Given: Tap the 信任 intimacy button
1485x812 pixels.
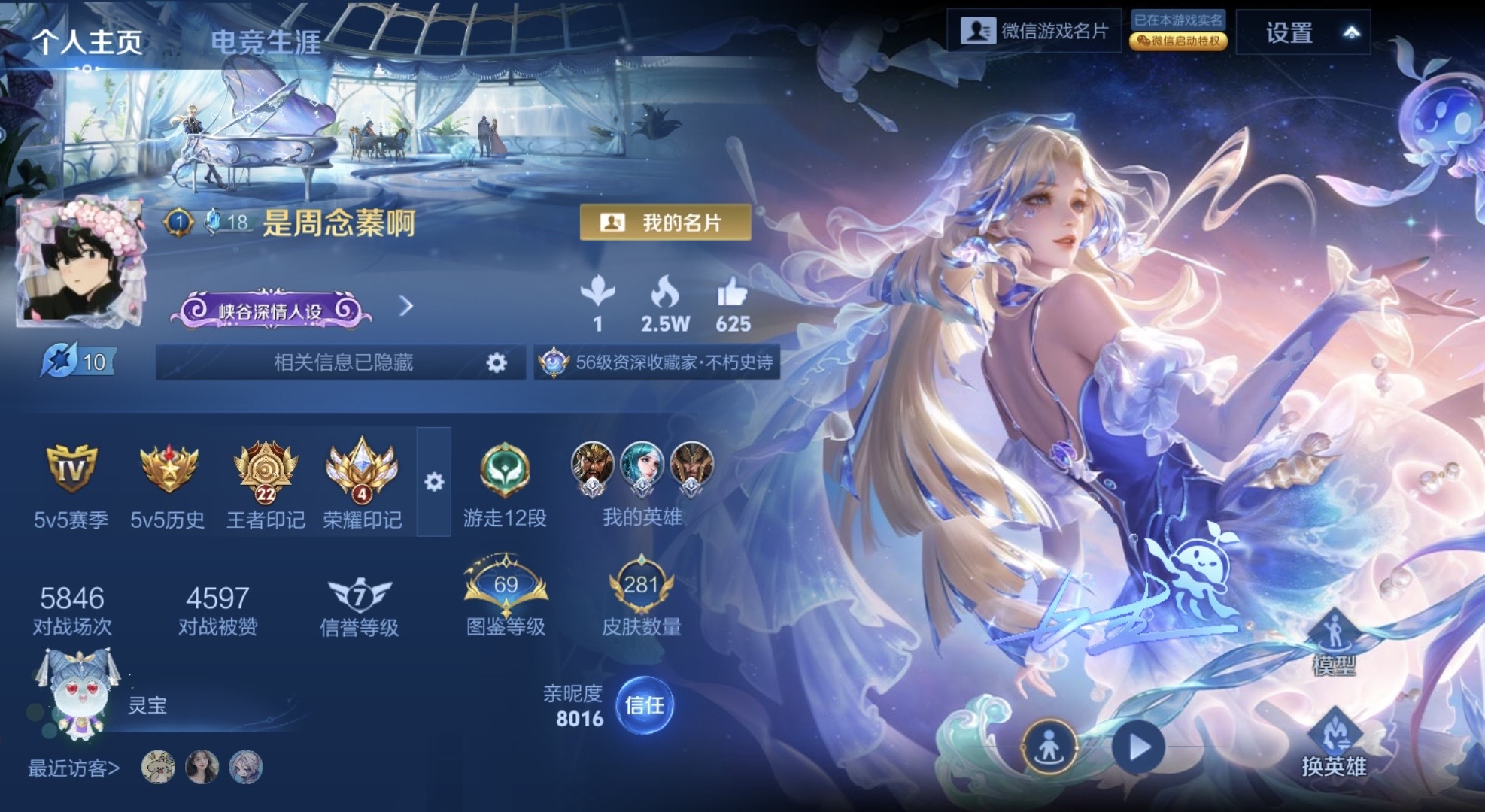Looking at the screenshot, I should coord(644,705).
